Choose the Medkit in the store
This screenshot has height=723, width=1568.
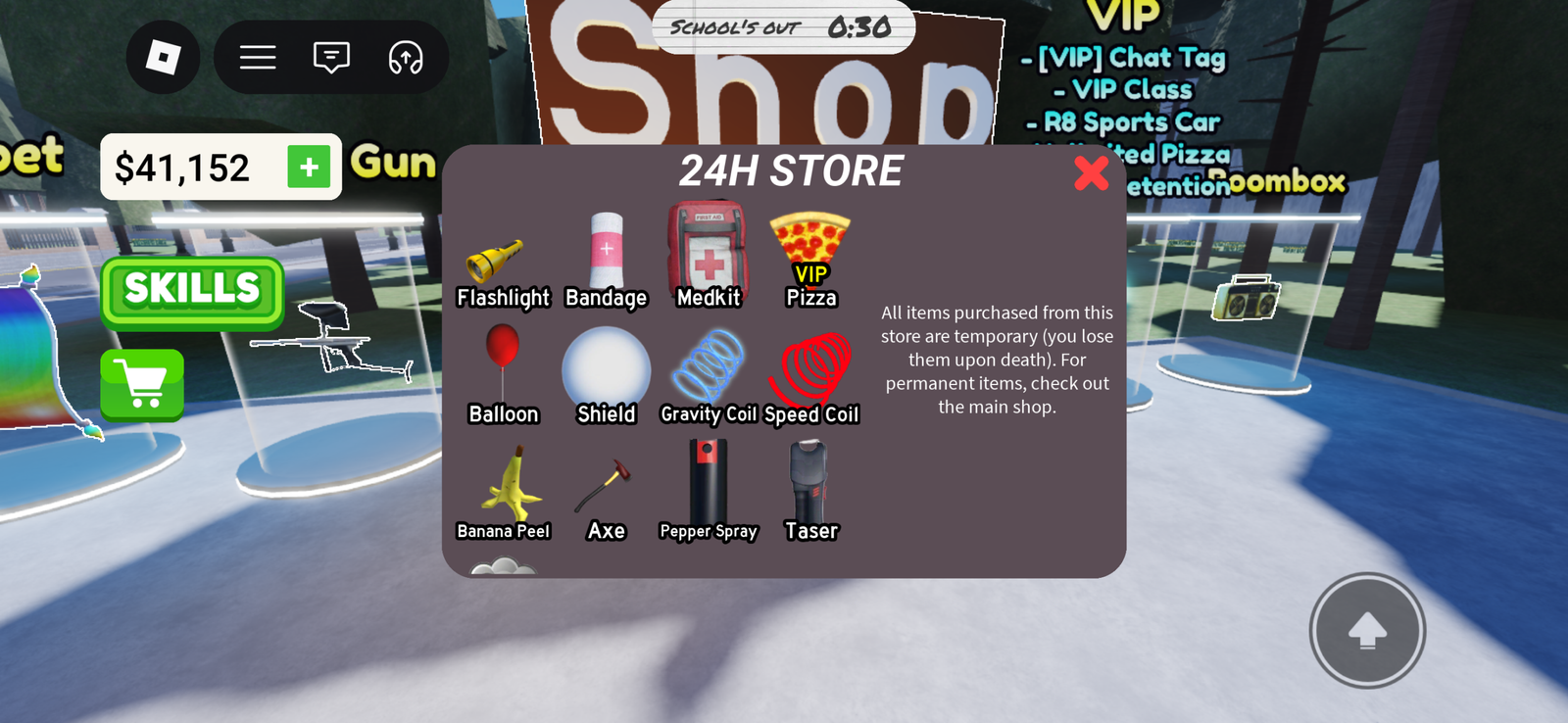708,253
